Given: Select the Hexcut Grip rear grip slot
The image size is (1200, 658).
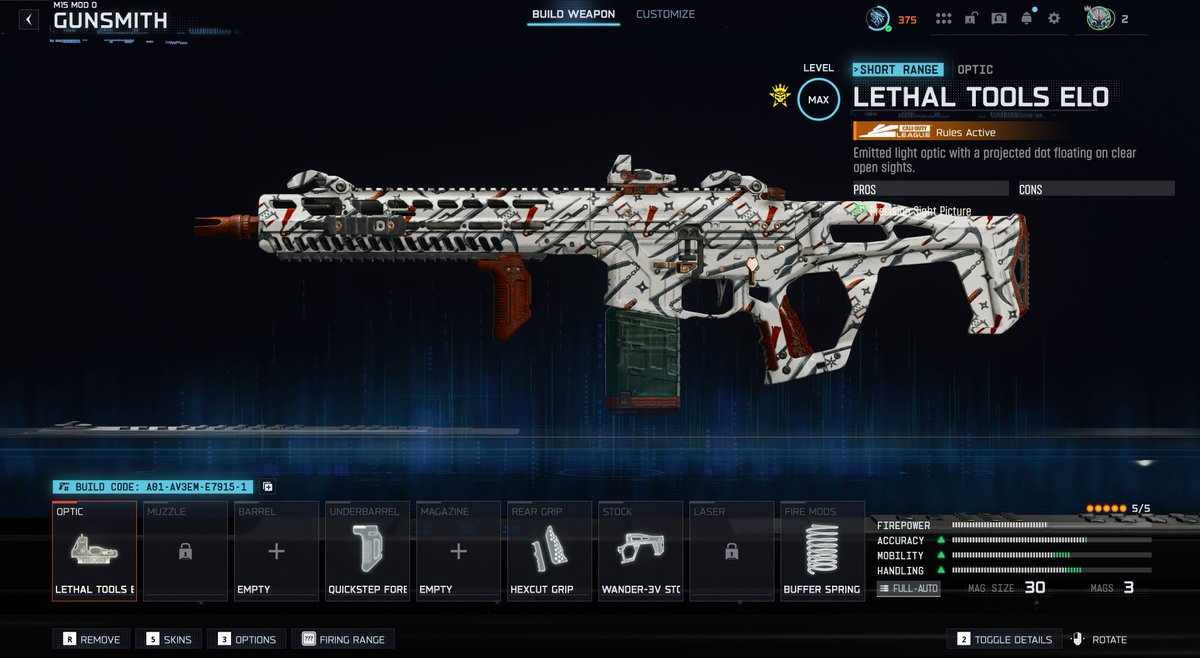Looking at the screenshot, I should [549, 551].
